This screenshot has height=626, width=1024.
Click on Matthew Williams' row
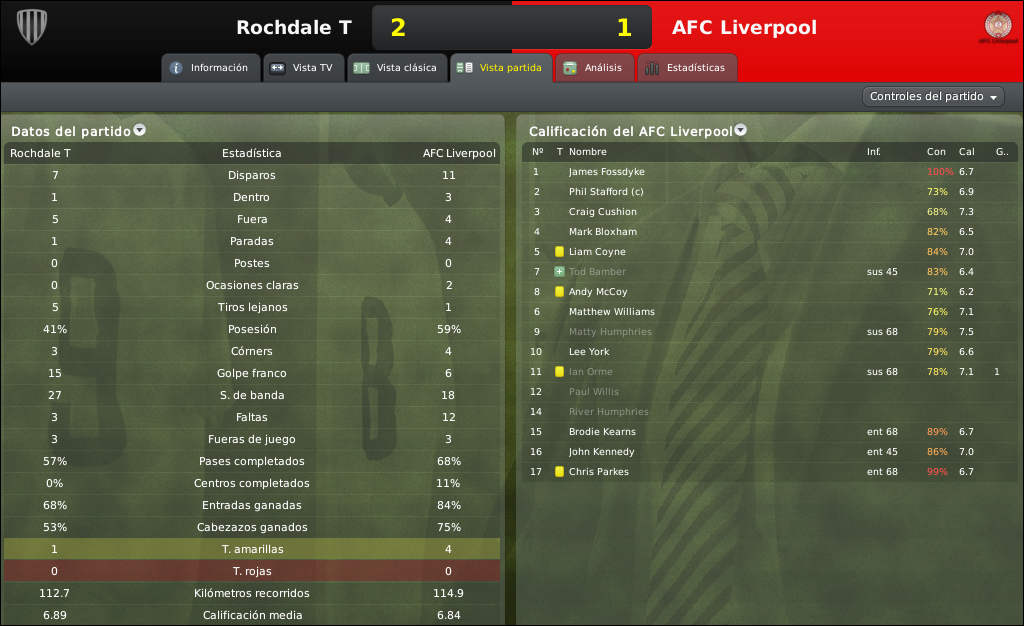612,312
